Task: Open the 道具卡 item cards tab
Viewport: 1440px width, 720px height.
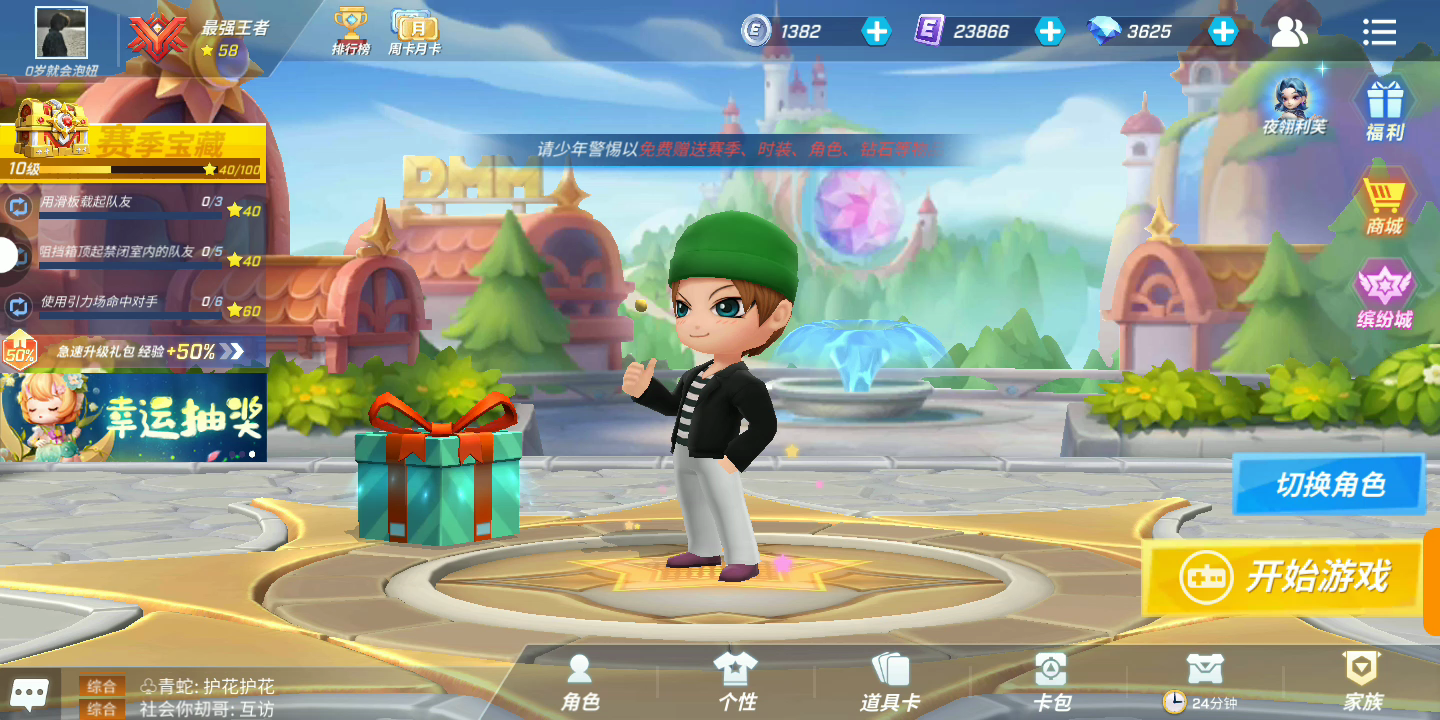Action: tap(889, 683)
